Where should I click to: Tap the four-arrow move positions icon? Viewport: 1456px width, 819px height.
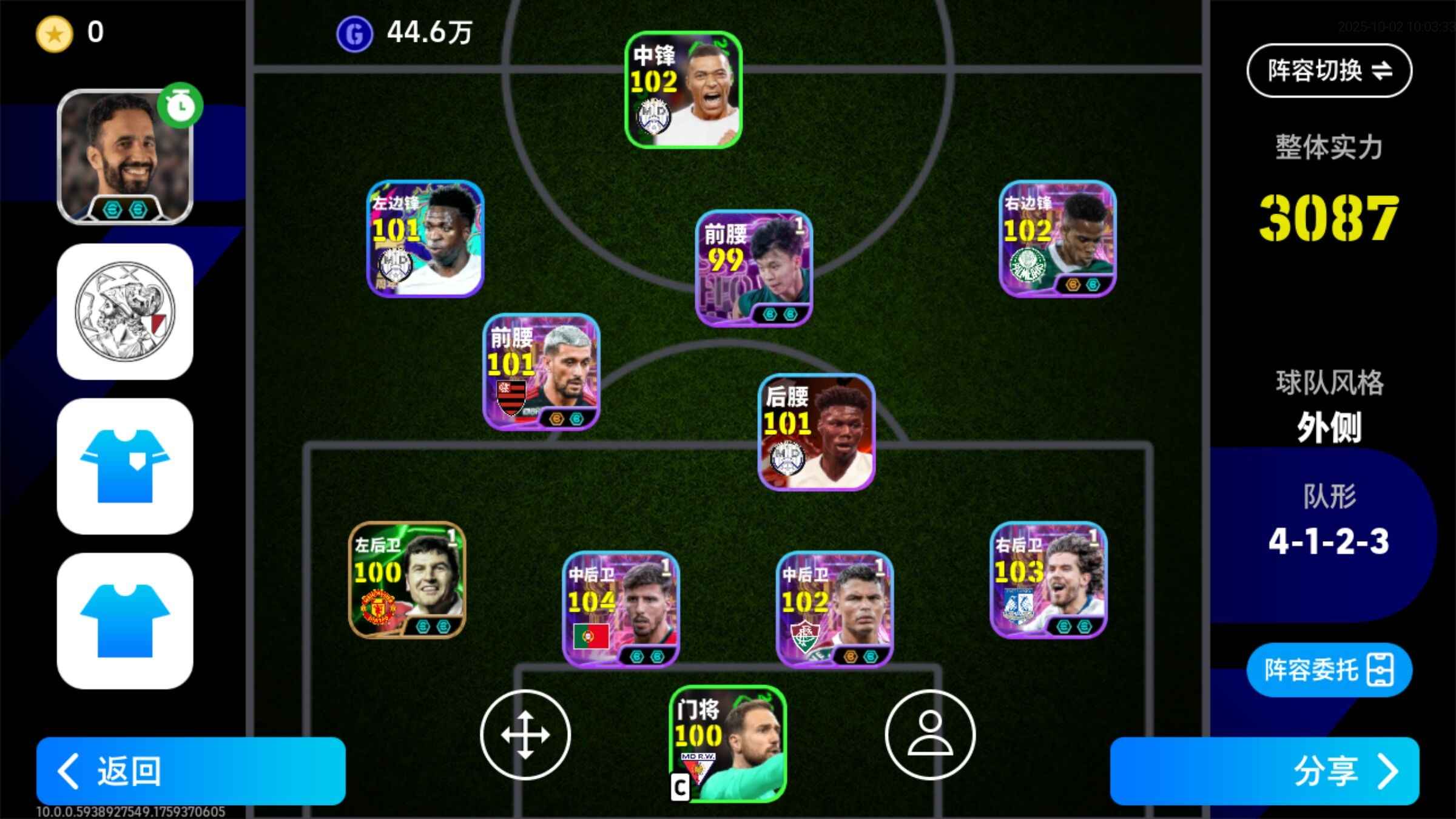[525, 734]
